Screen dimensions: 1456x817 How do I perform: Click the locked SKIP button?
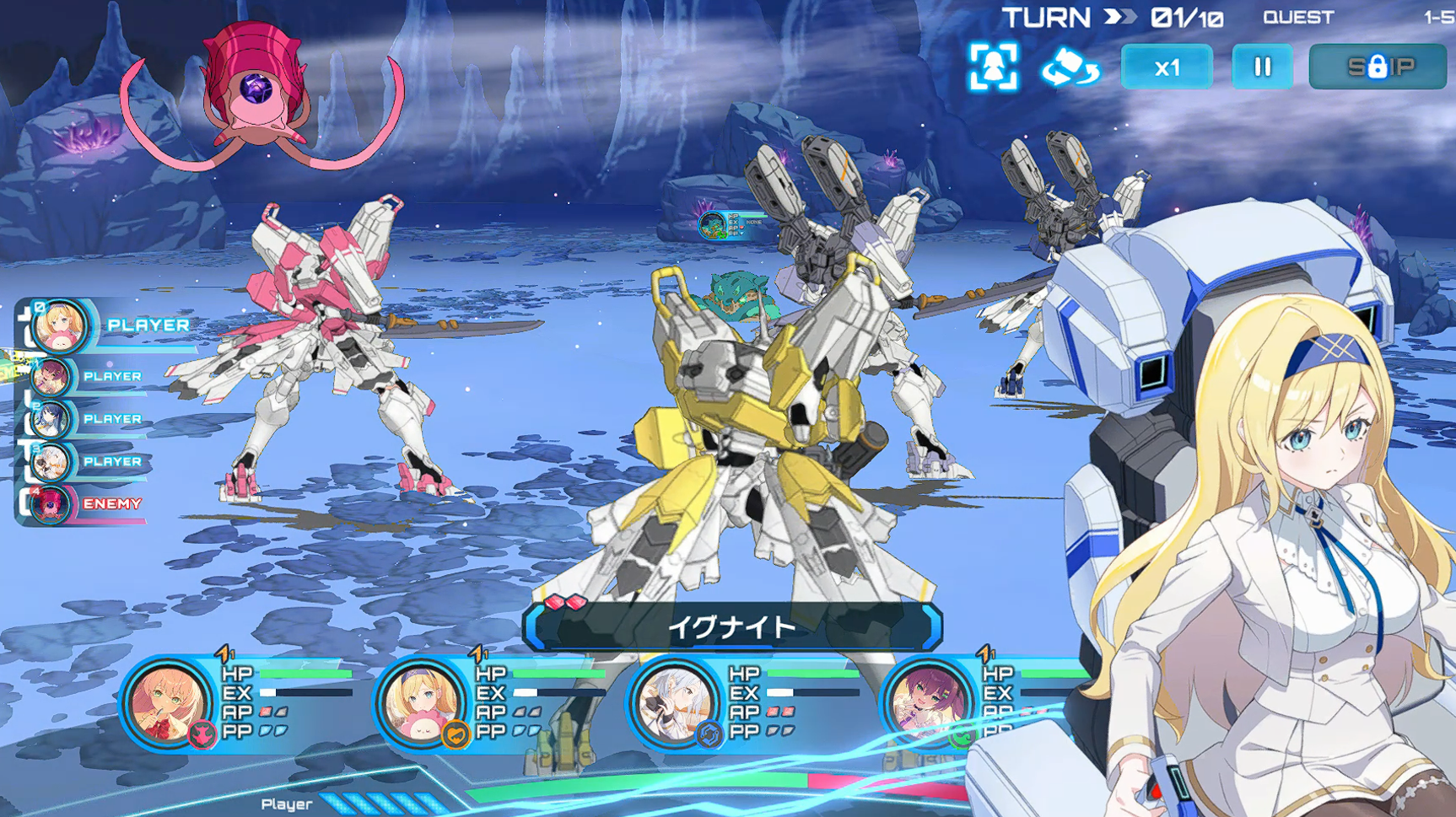[x=1377, y=67]
